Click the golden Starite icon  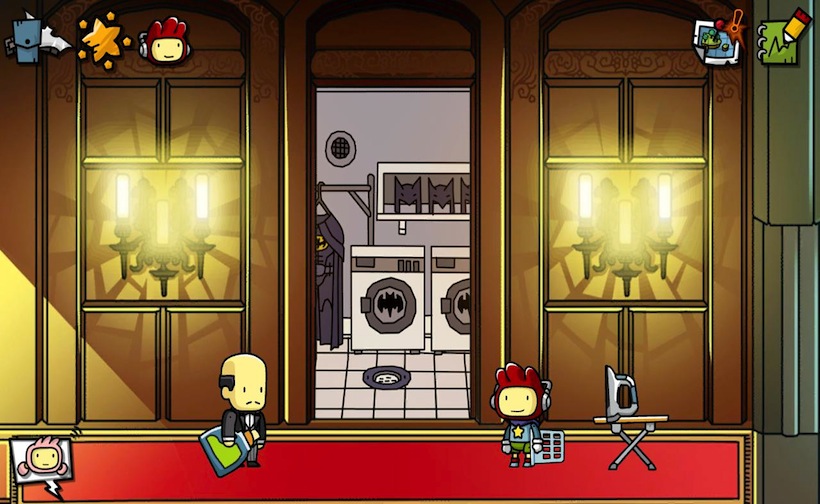click(102, 39)
